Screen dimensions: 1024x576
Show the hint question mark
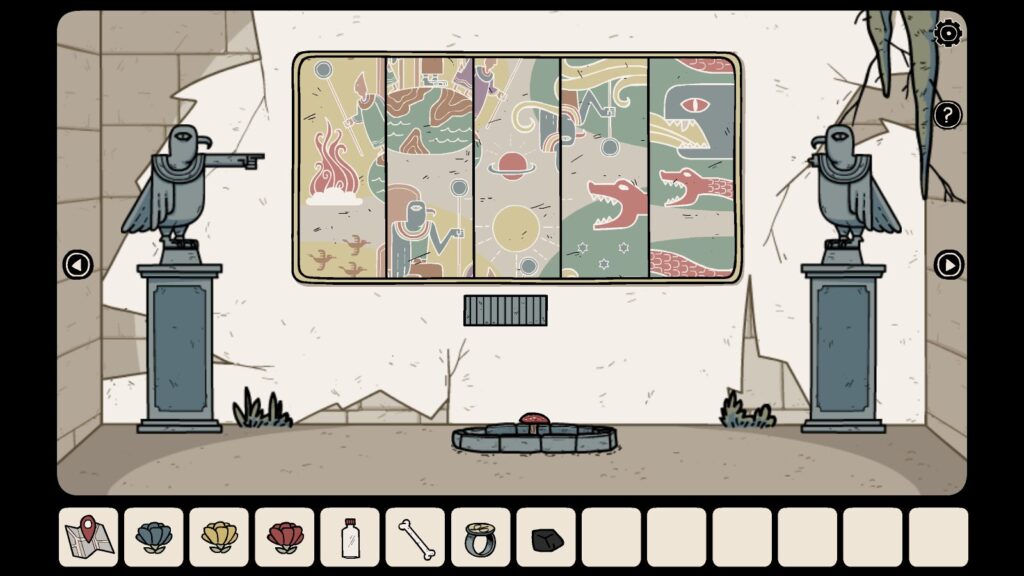pos(947,114)
